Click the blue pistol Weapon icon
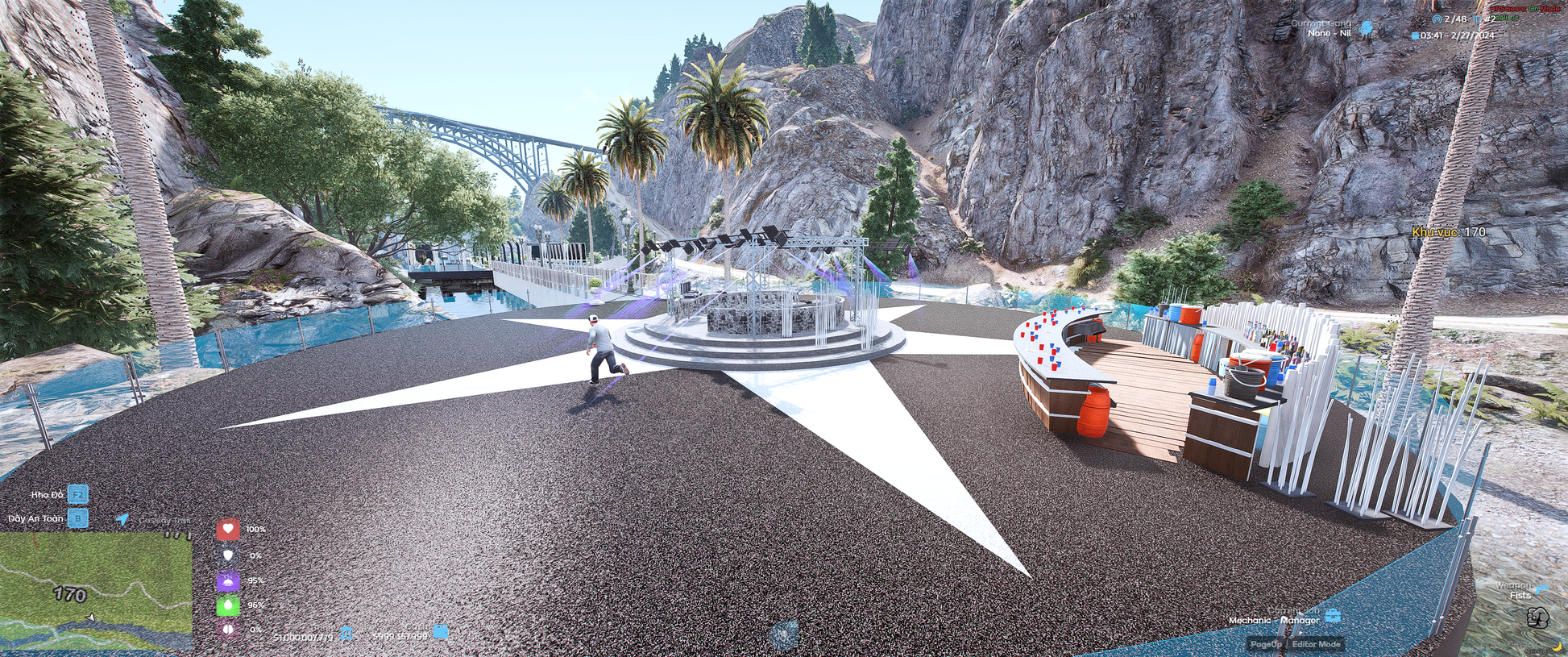The image size is (1568, 657). pos(1541,588)
